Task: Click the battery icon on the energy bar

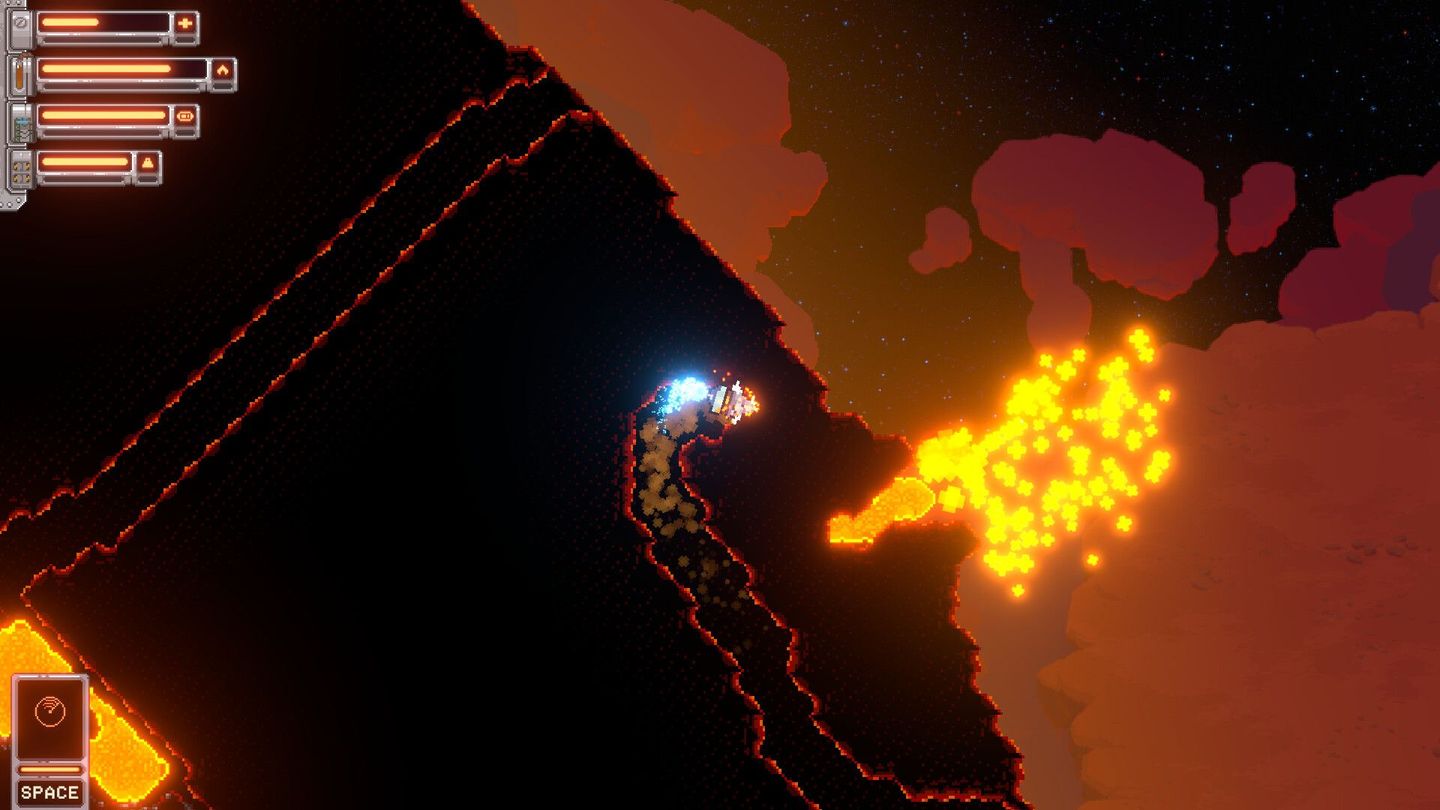Action: 184,115
